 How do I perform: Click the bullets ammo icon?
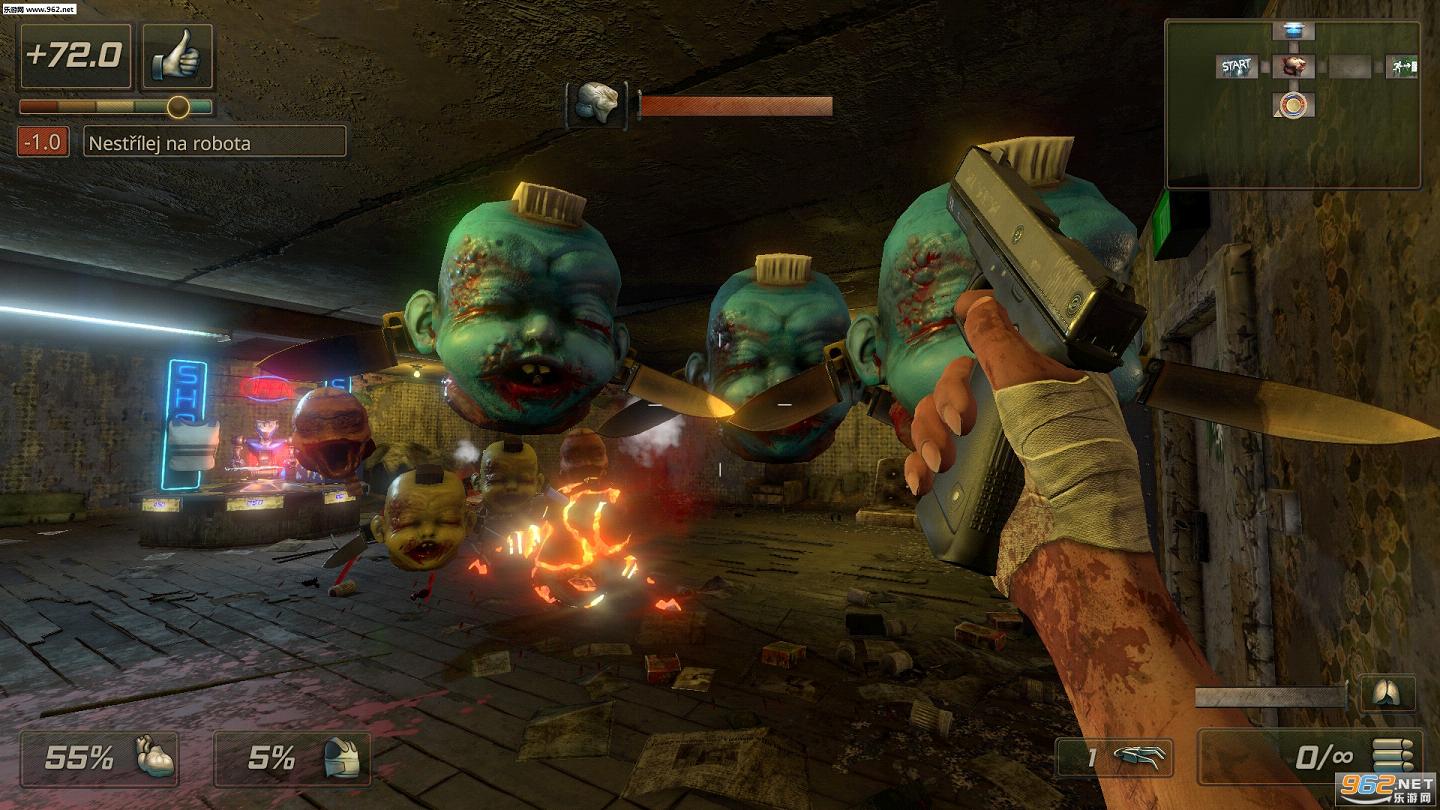[1393, 757]
